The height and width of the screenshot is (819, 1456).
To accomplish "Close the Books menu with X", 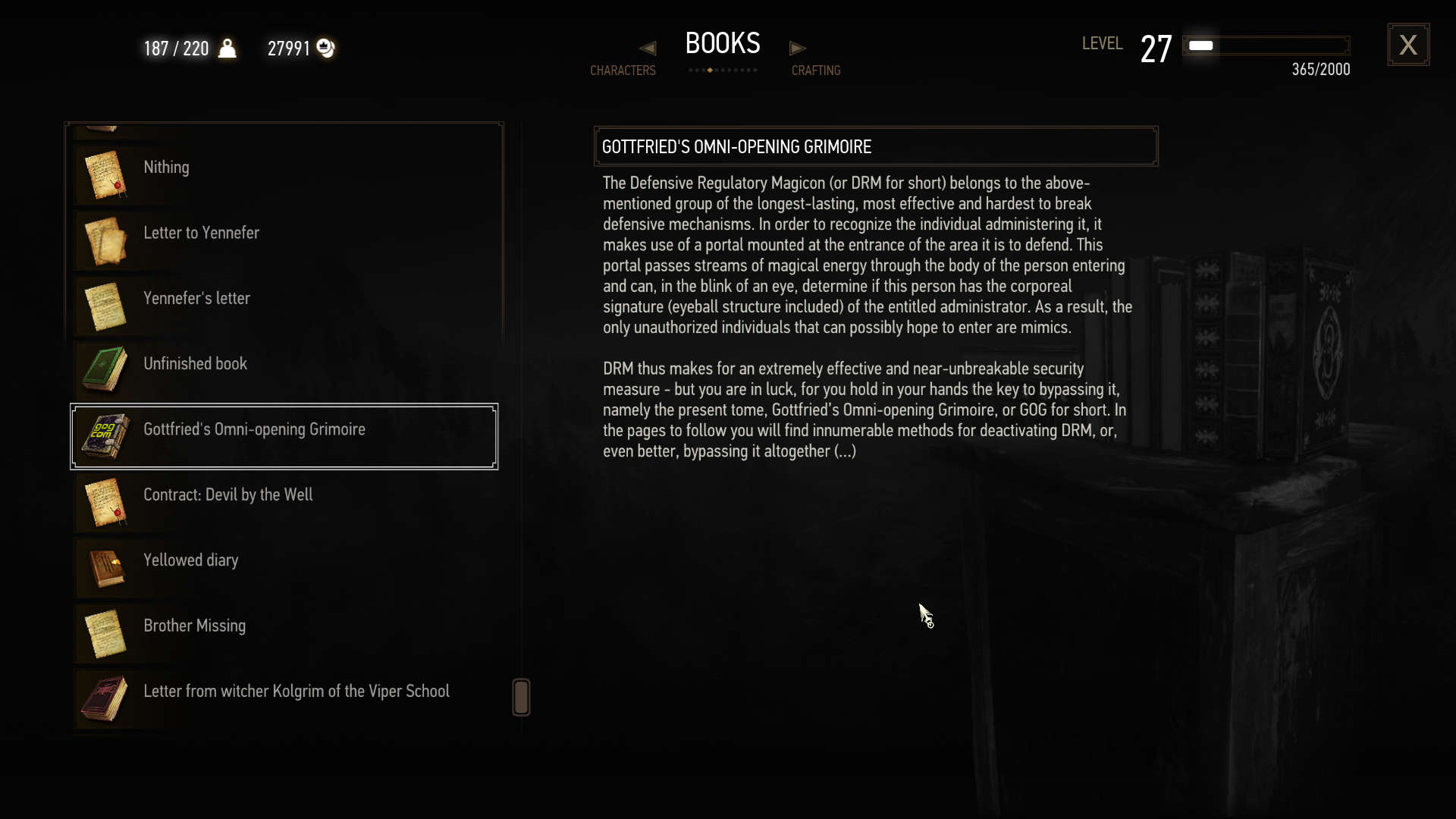I will (1408, 45).
